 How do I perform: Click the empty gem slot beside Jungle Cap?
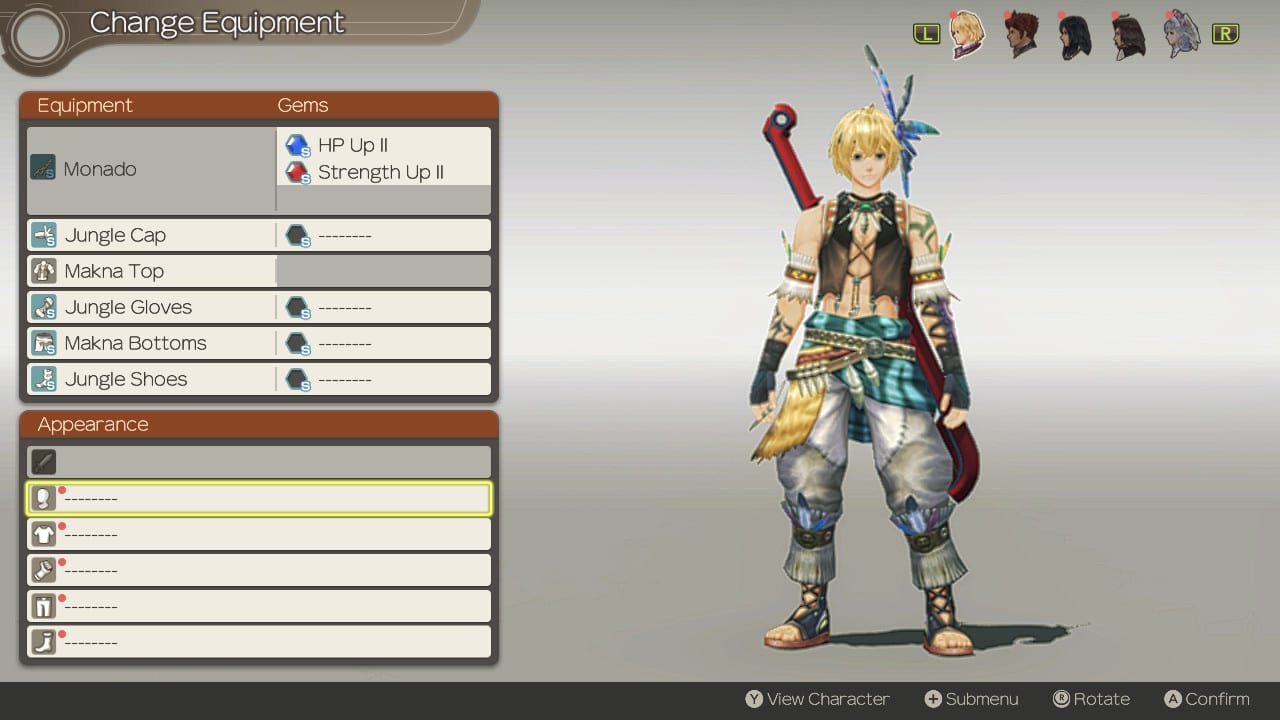click(x=383, y=235)
